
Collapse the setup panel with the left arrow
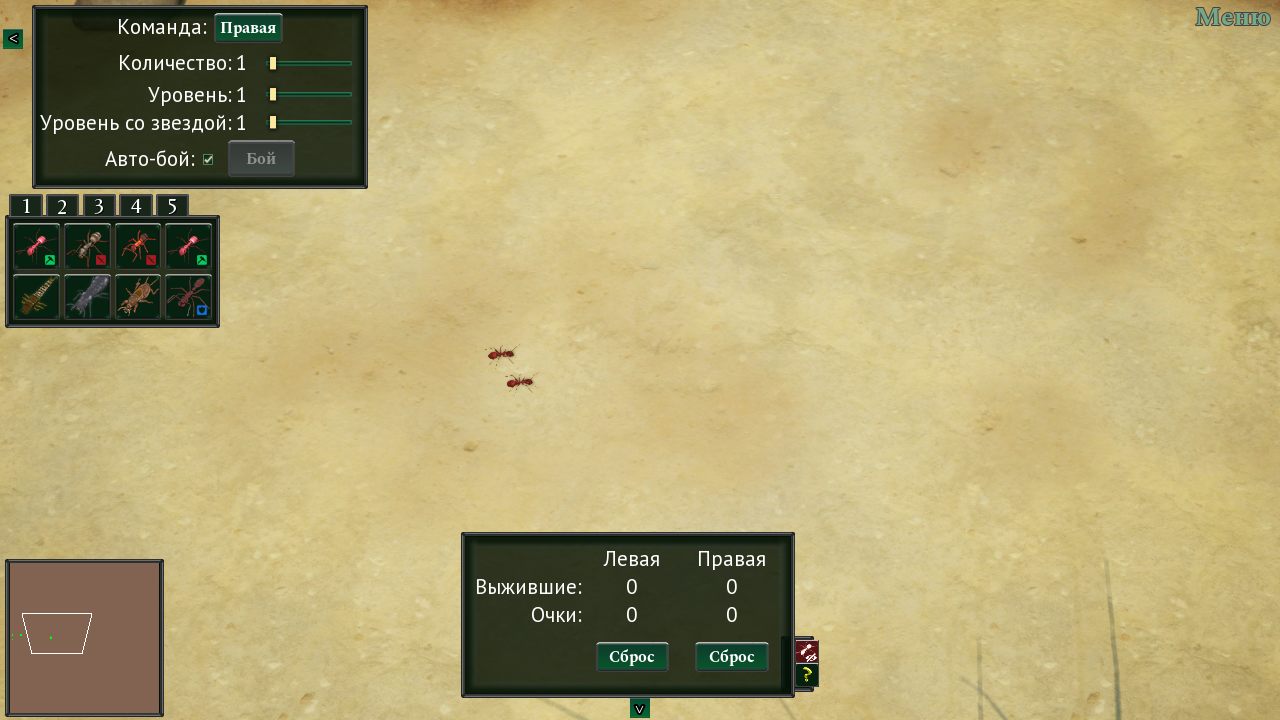point(12,38)
